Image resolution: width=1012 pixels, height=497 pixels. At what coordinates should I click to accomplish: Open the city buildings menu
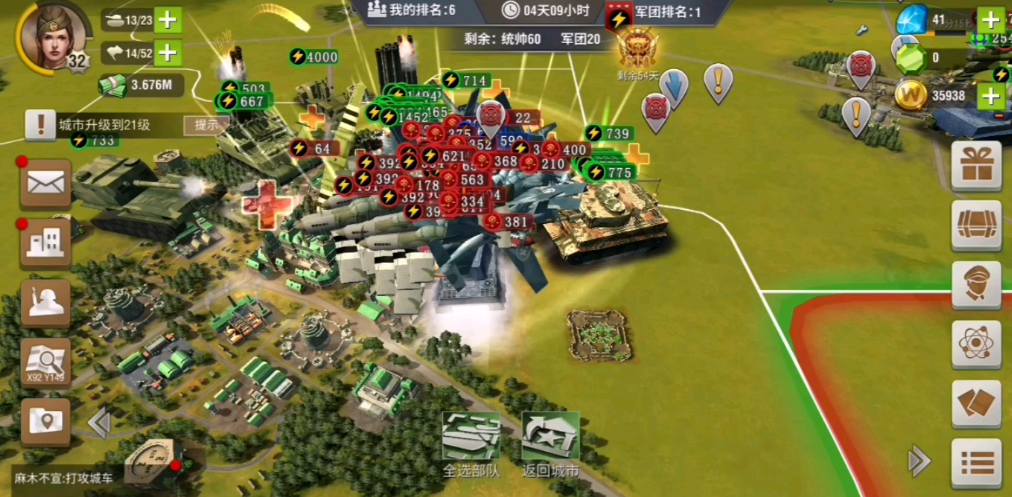point(46,243)
